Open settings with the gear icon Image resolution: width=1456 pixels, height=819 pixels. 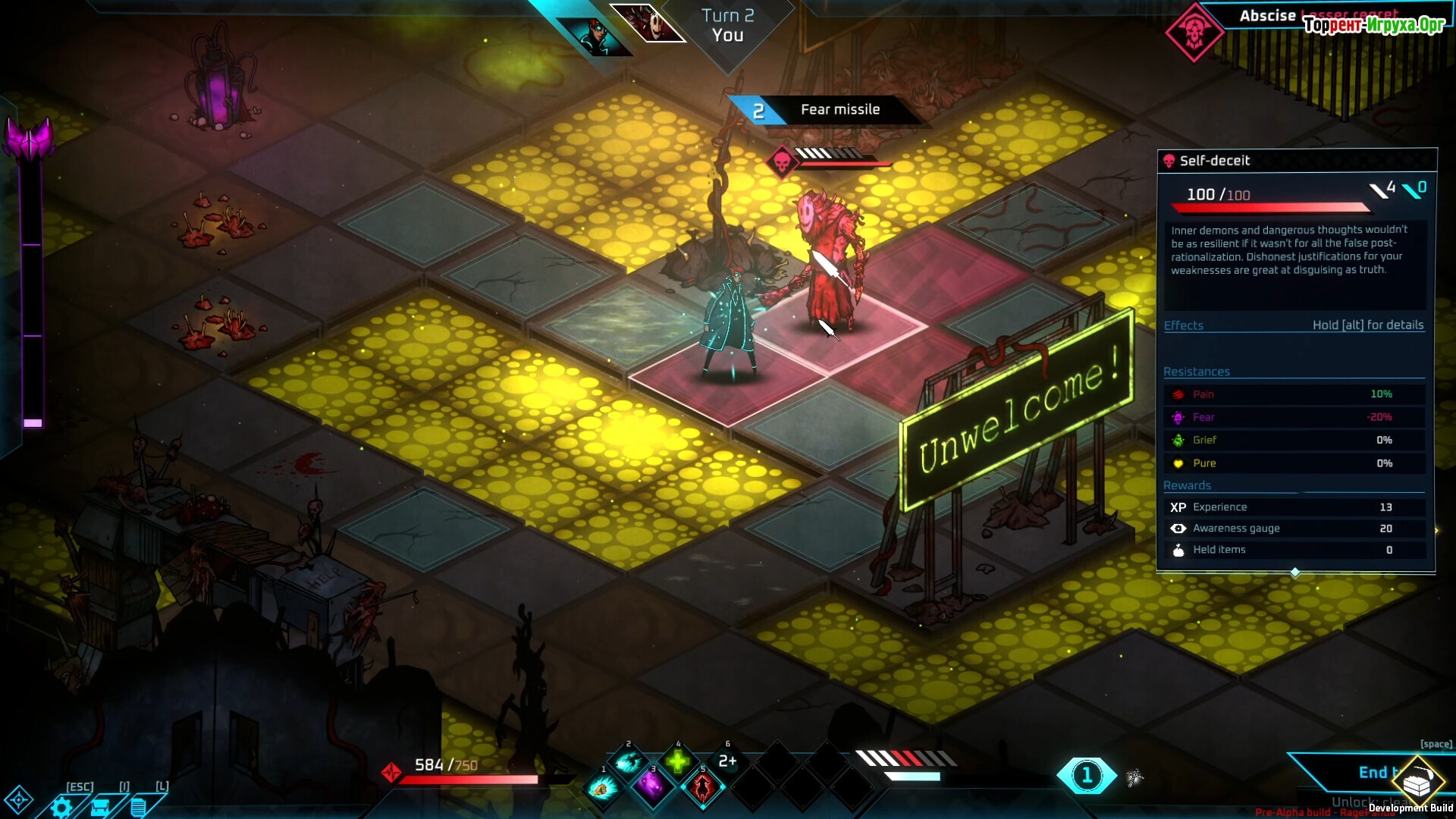point(61,807)
